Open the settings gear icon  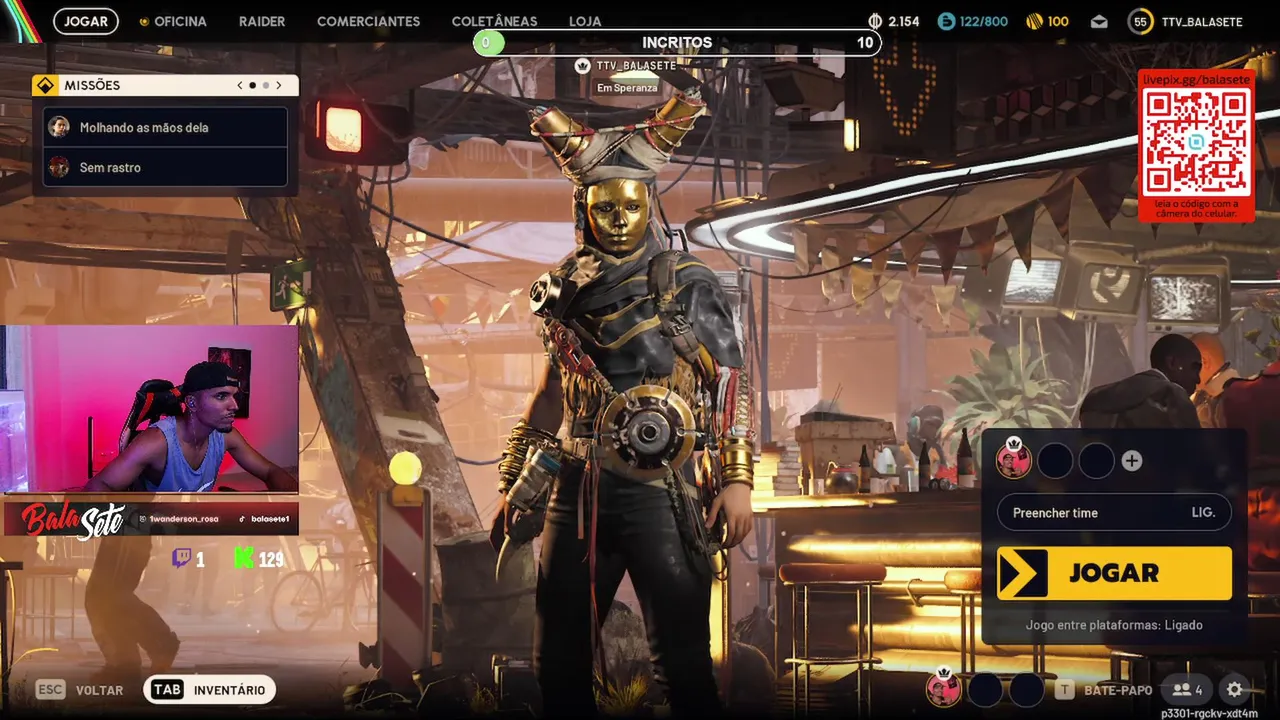pos(1235,690)
